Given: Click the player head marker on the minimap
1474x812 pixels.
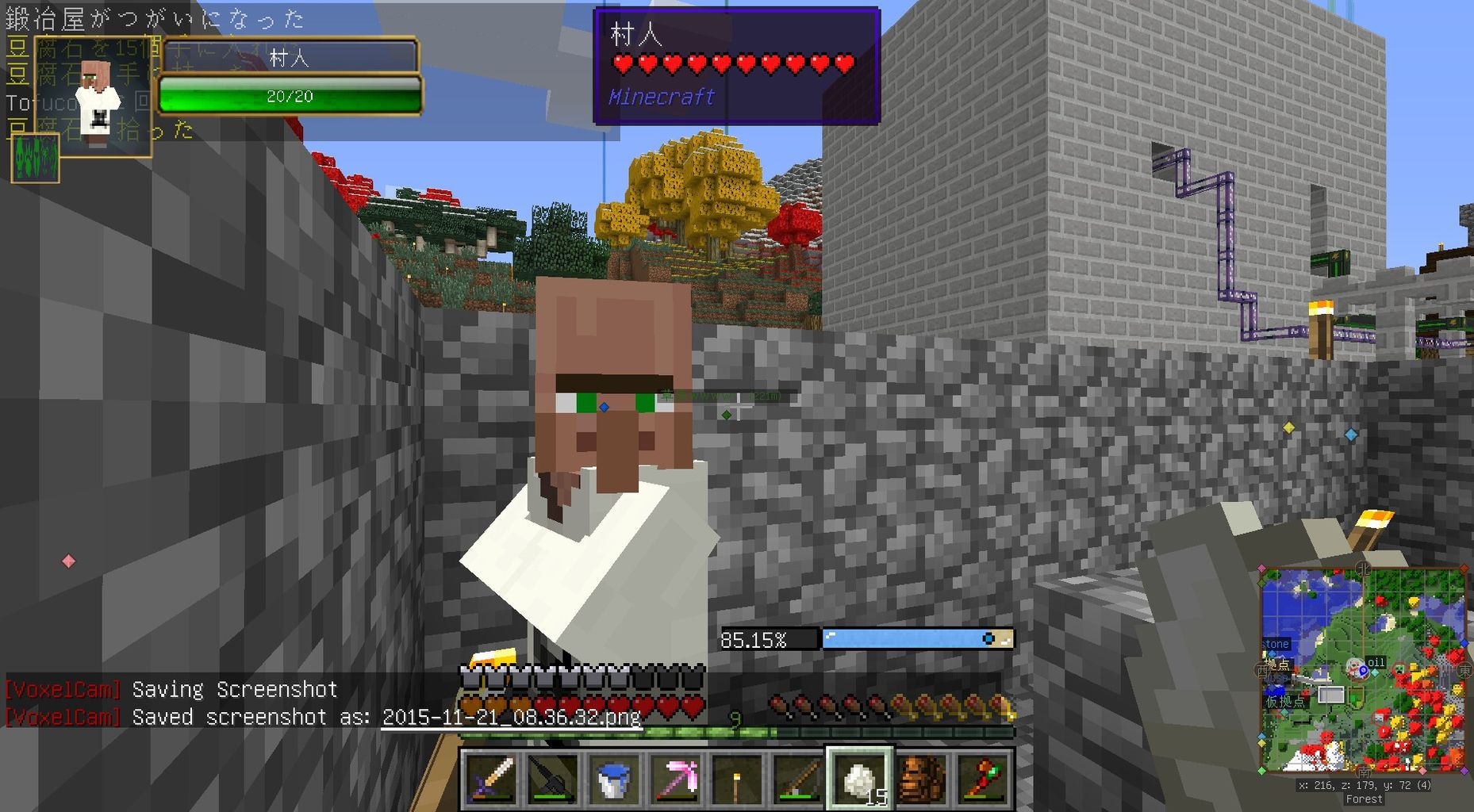Looking at the screenshot, I should pyautogui.click(x=1355, y=668).
